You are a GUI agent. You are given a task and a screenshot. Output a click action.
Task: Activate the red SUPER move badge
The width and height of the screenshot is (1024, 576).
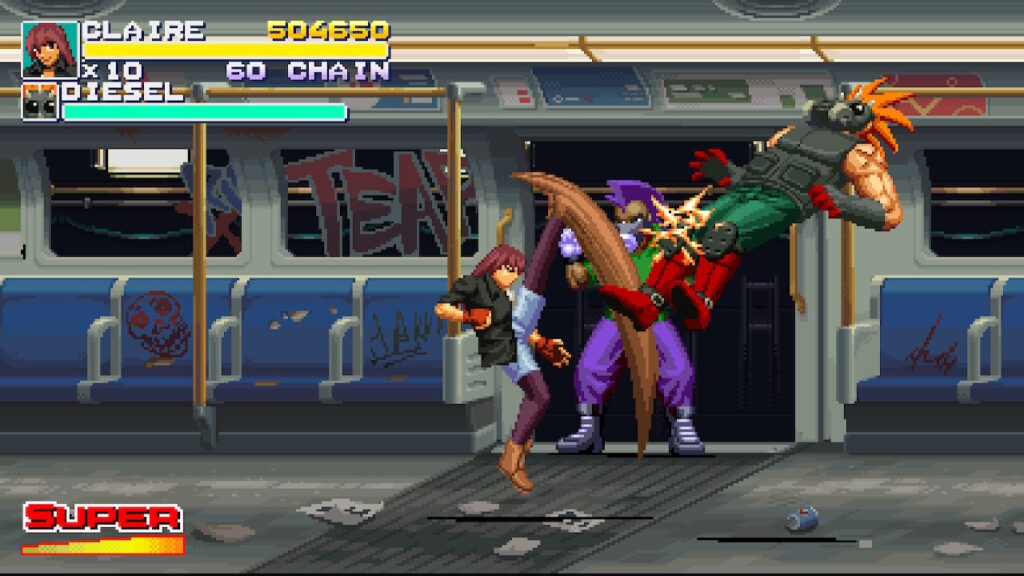[102, 518]
